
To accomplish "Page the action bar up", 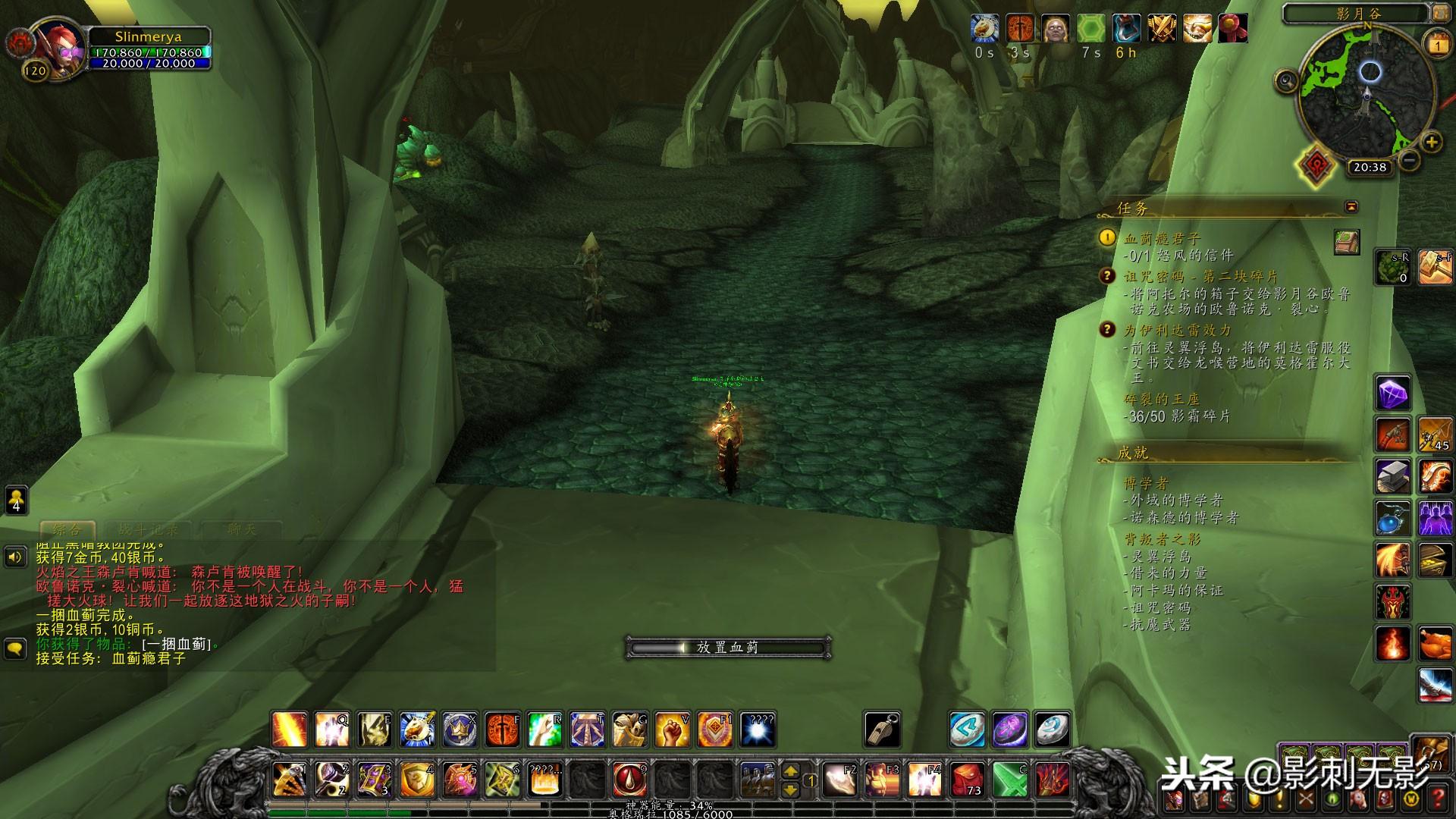I will tap(790, 770).
